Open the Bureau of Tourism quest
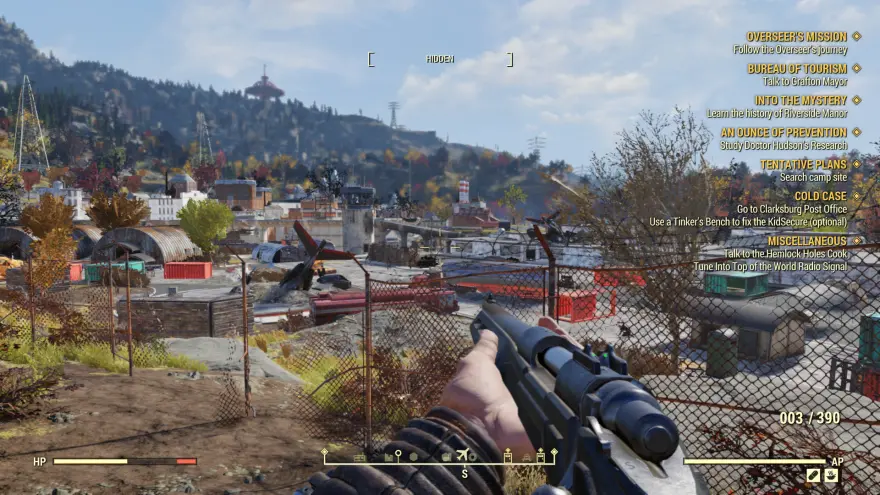 click(796, 68)
